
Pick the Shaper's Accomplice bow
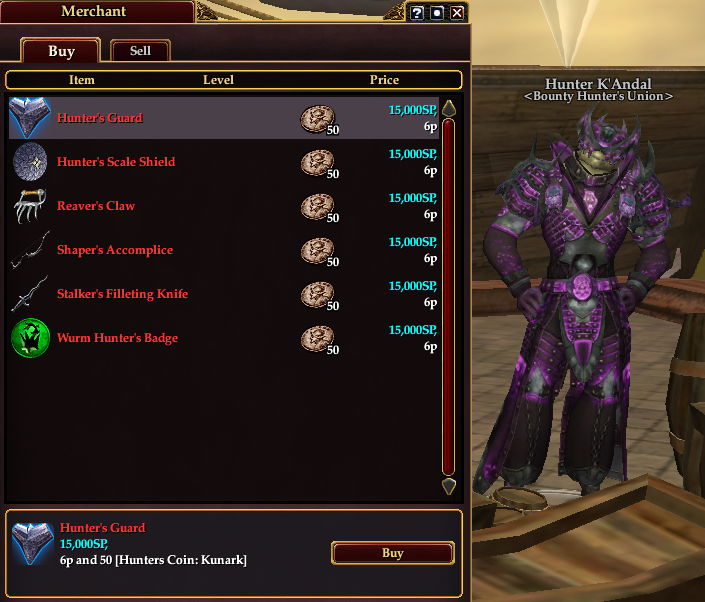115,250
